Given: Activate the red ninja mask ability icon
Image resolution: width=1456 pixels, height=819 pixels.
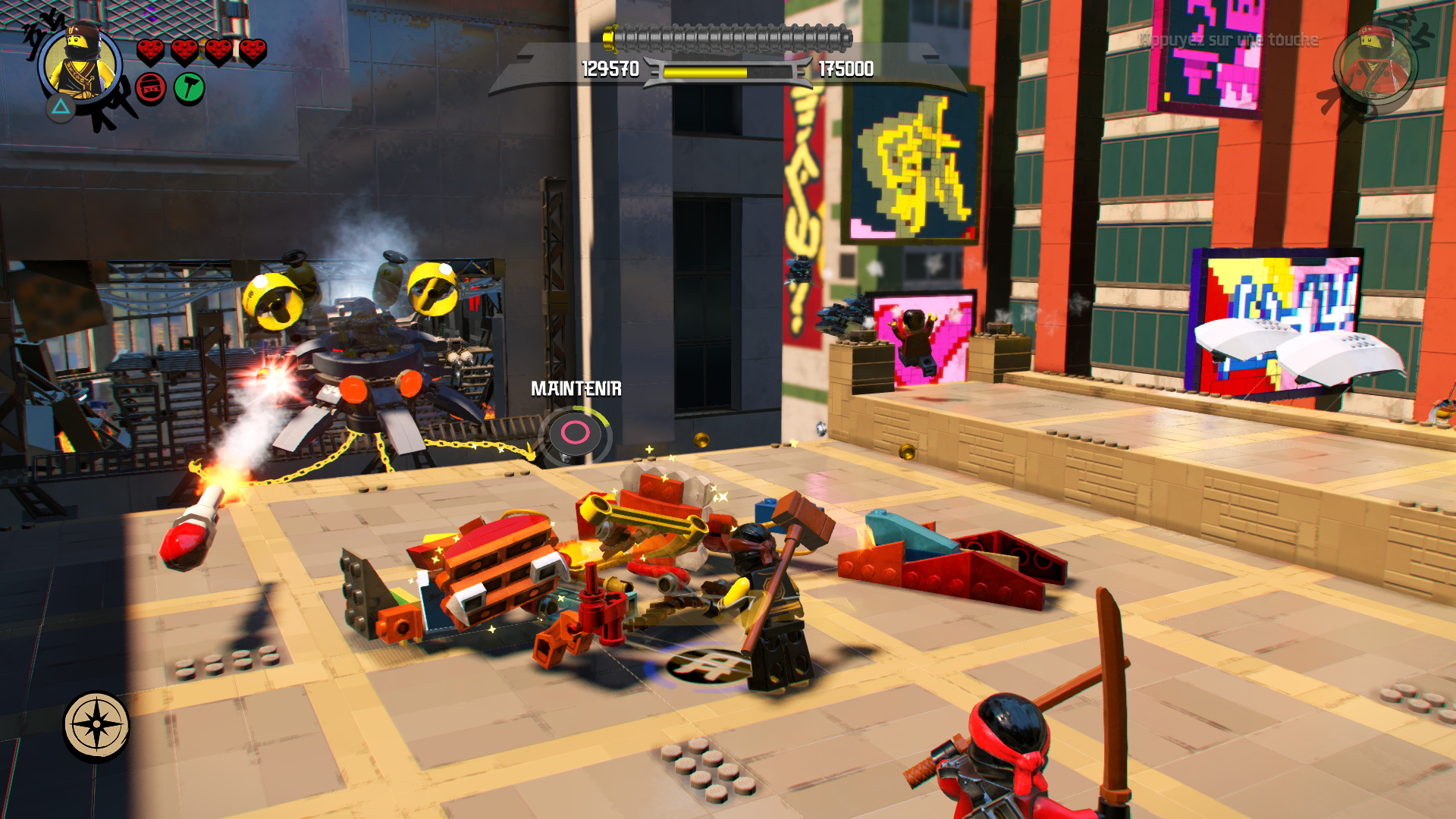Looking at the screenshot, I should (151, 89).
